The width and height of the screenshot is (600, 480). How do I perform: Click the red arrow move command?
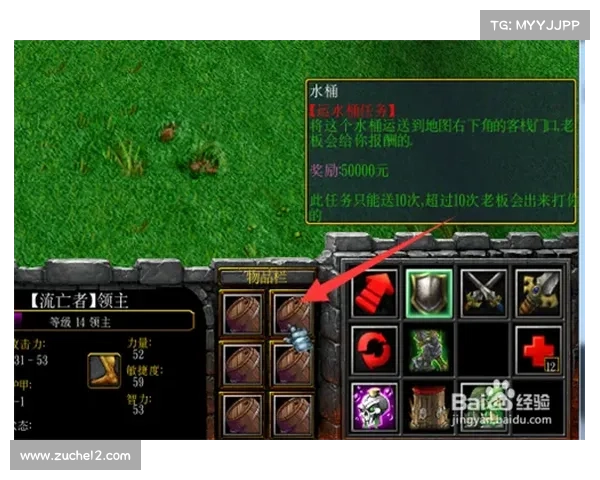point(374,292)
